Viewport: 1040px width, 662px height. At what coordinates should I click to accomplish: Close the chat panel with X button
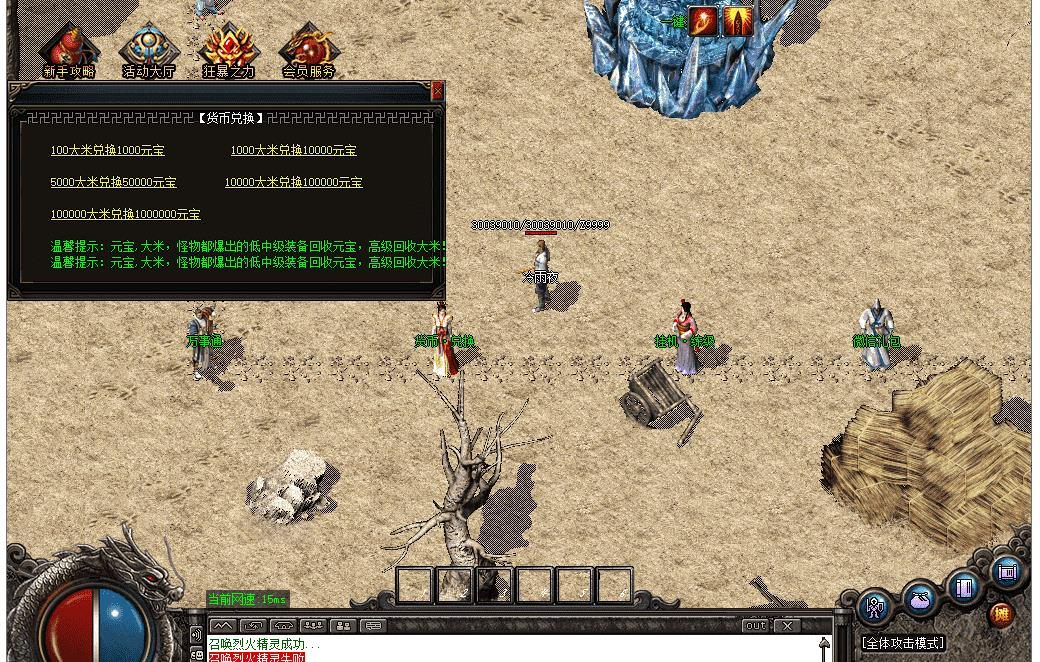(x=788, y=626)
